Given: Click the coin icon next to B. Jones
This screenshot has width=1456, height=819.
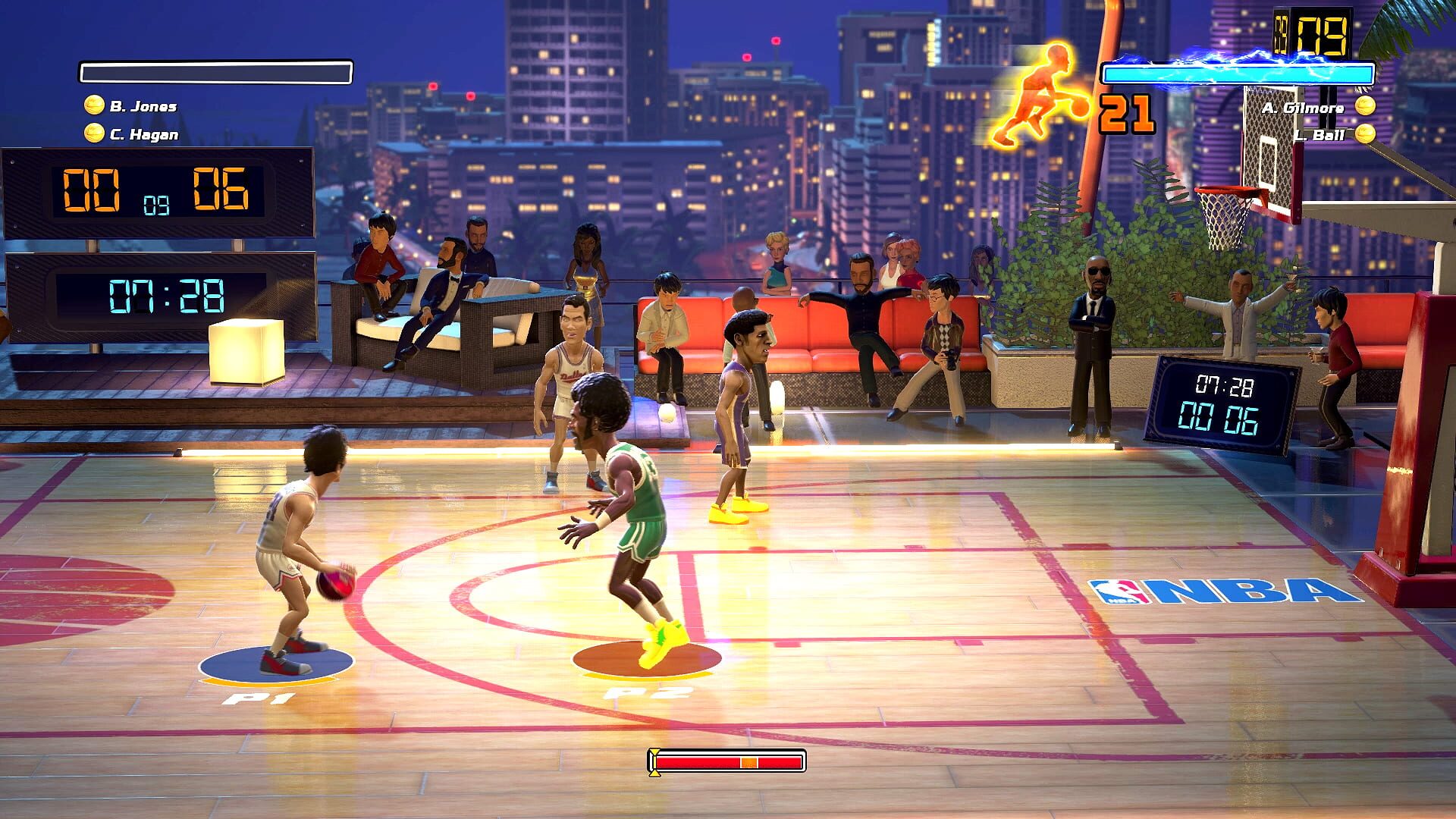Looking at the screenshot, I should (x=93, y=105).
